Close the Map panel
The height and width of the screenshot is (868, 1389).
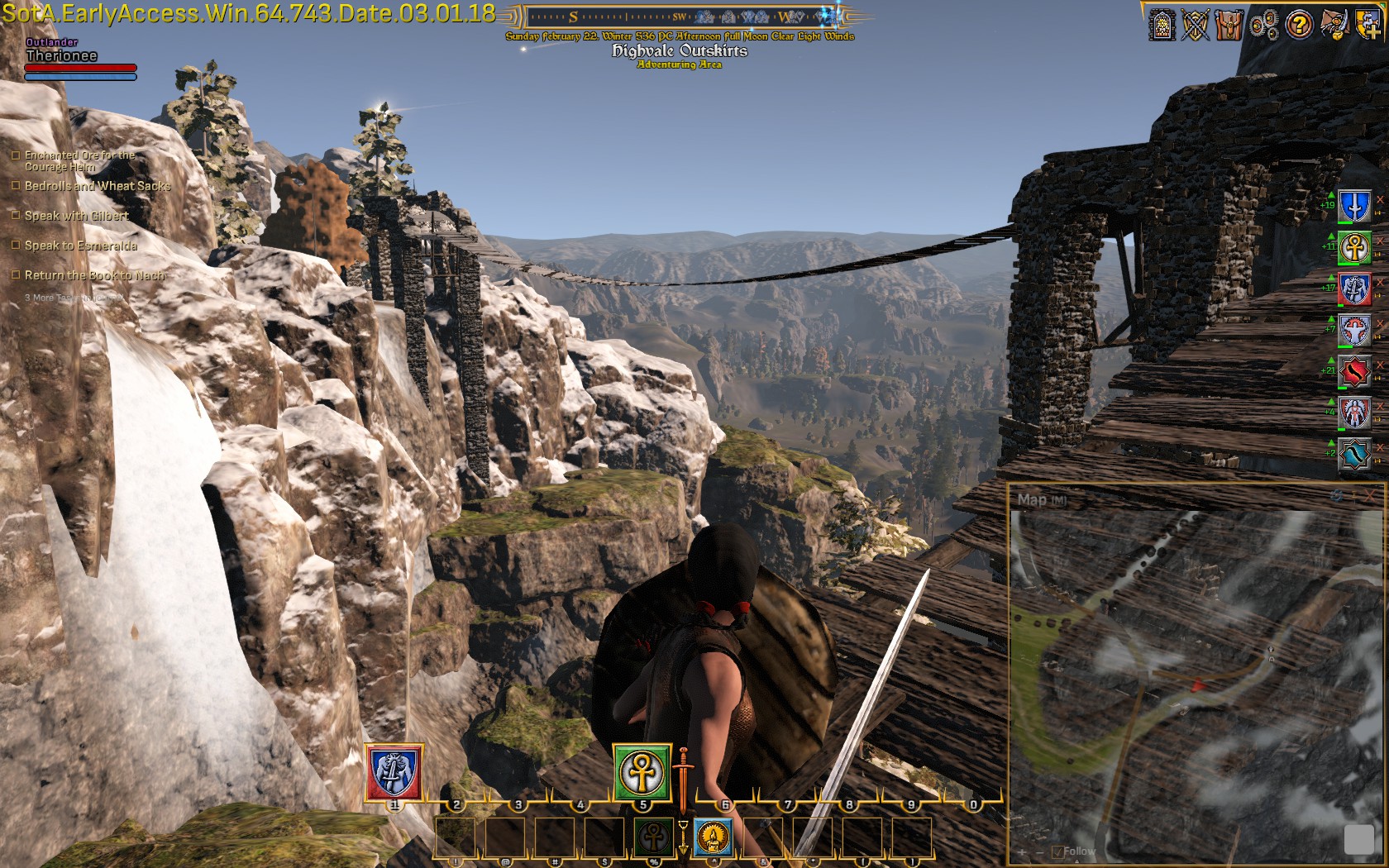coord(1372,495)
